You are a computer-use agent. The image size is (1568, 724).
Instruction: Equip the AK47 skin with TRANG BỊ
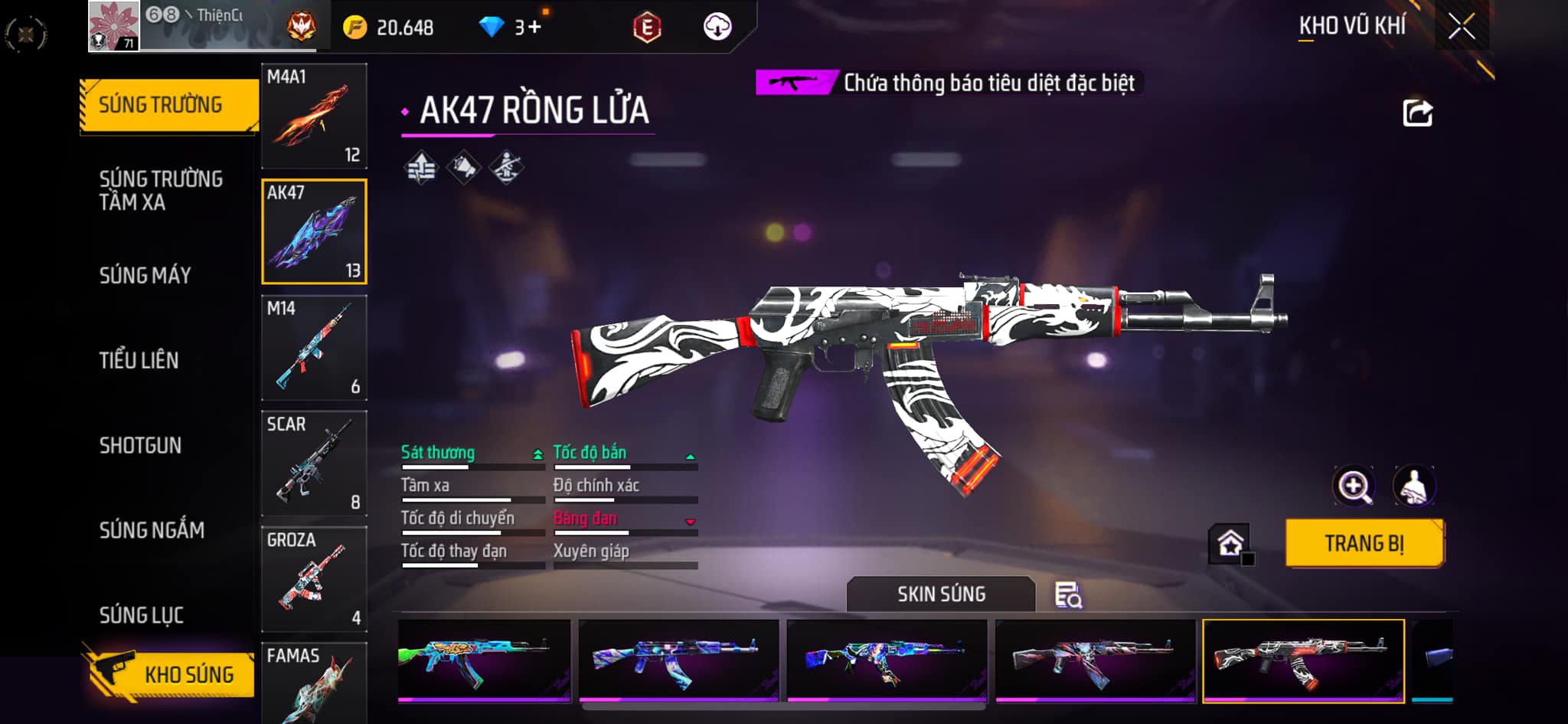tap(1364, 543)
